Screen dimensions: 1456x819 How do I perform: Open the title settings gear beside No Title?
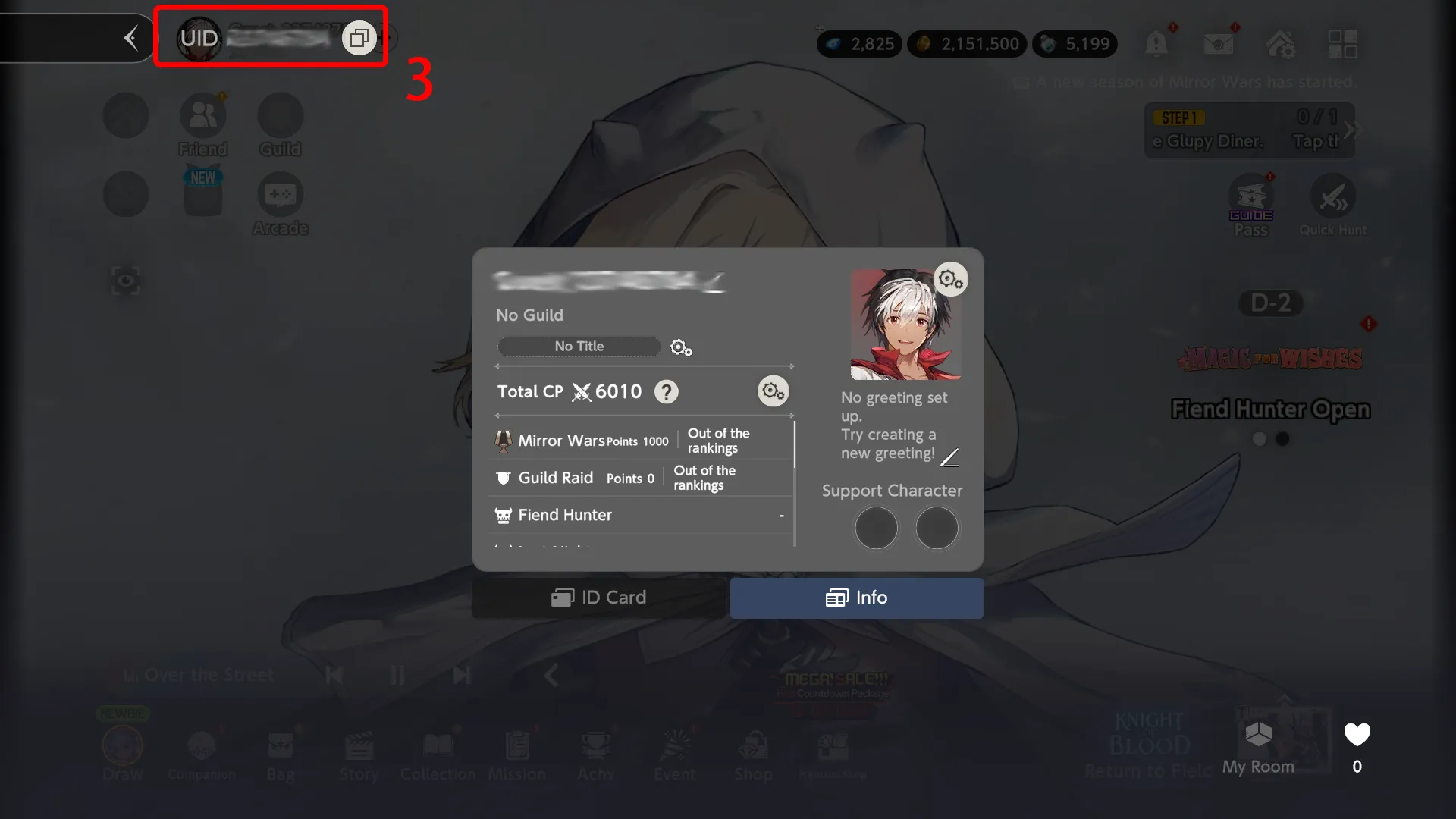(681, 347)
